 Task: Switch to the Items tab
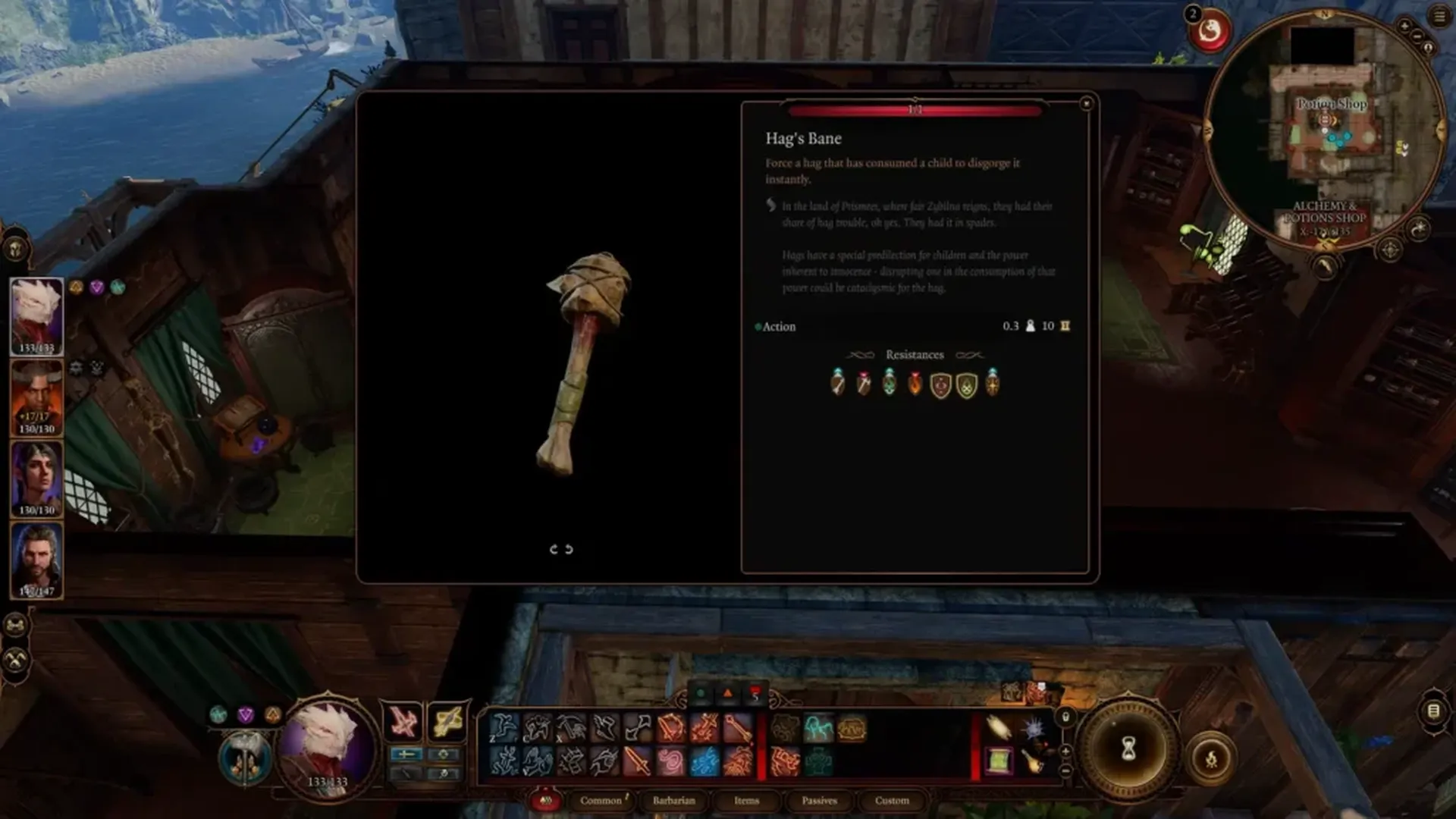click(747, 801)
